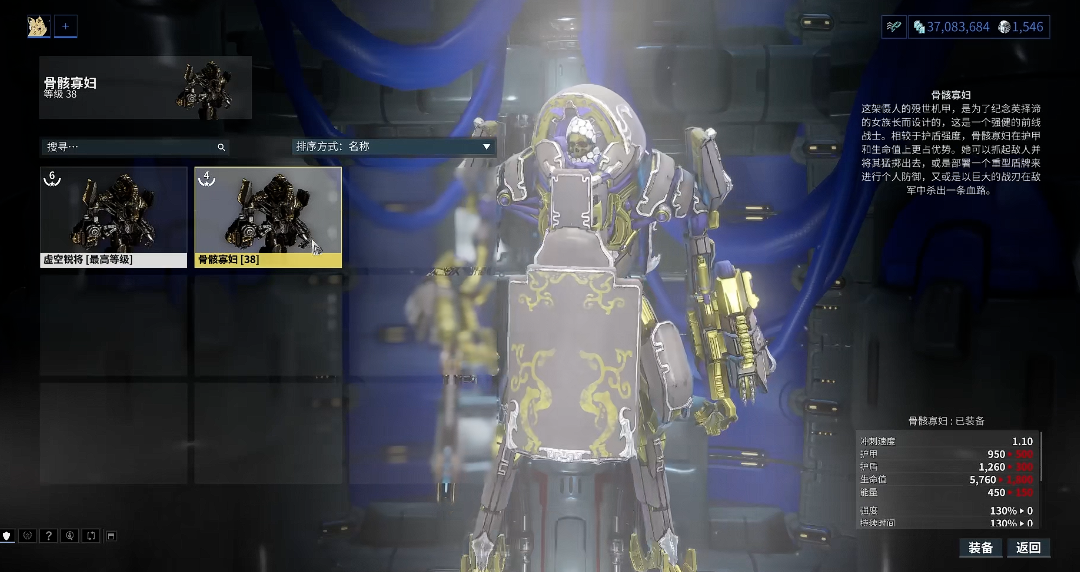This screenshot has width=1080, height=572.
Task: Click the circled star filter icon
Action: click(28, 536)
